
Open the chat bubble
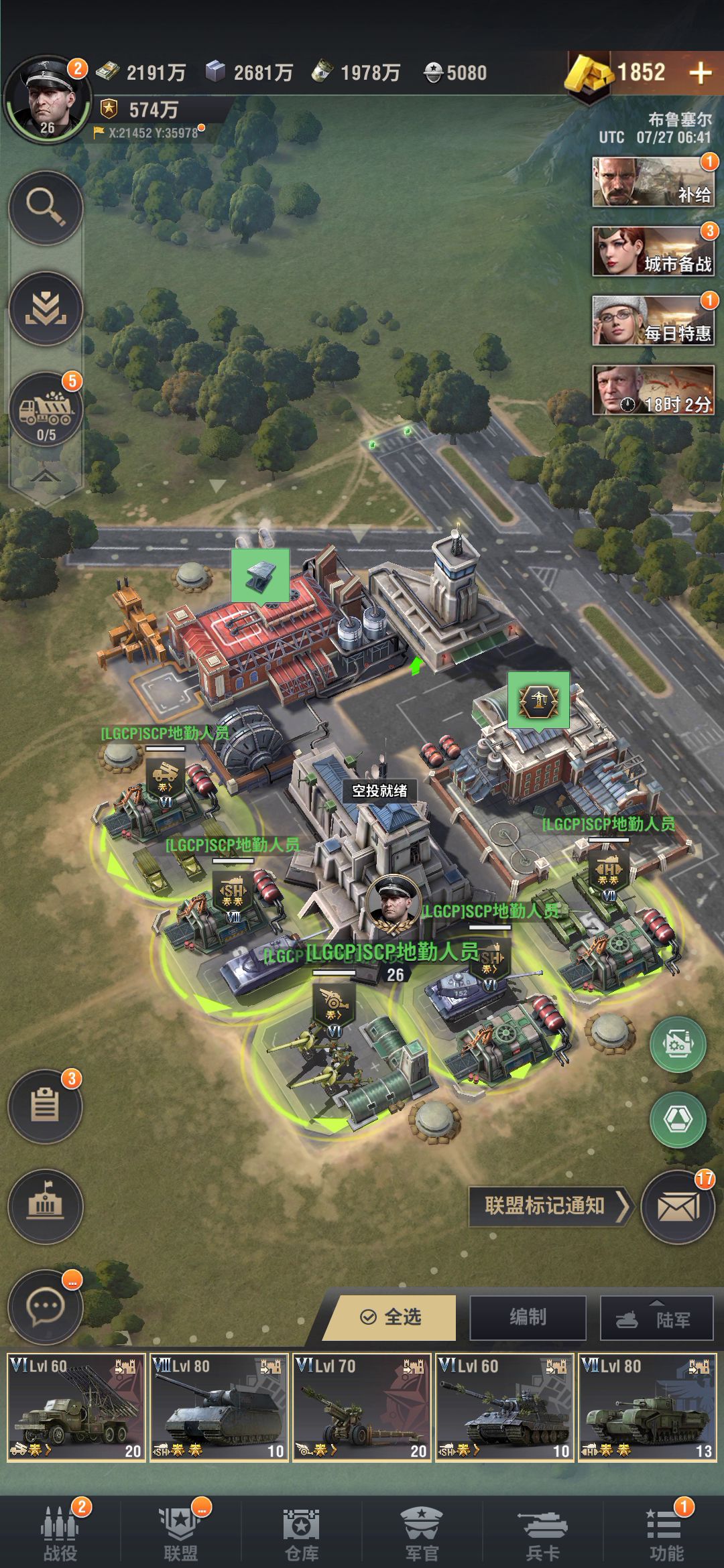click(x=45, y=1307)
